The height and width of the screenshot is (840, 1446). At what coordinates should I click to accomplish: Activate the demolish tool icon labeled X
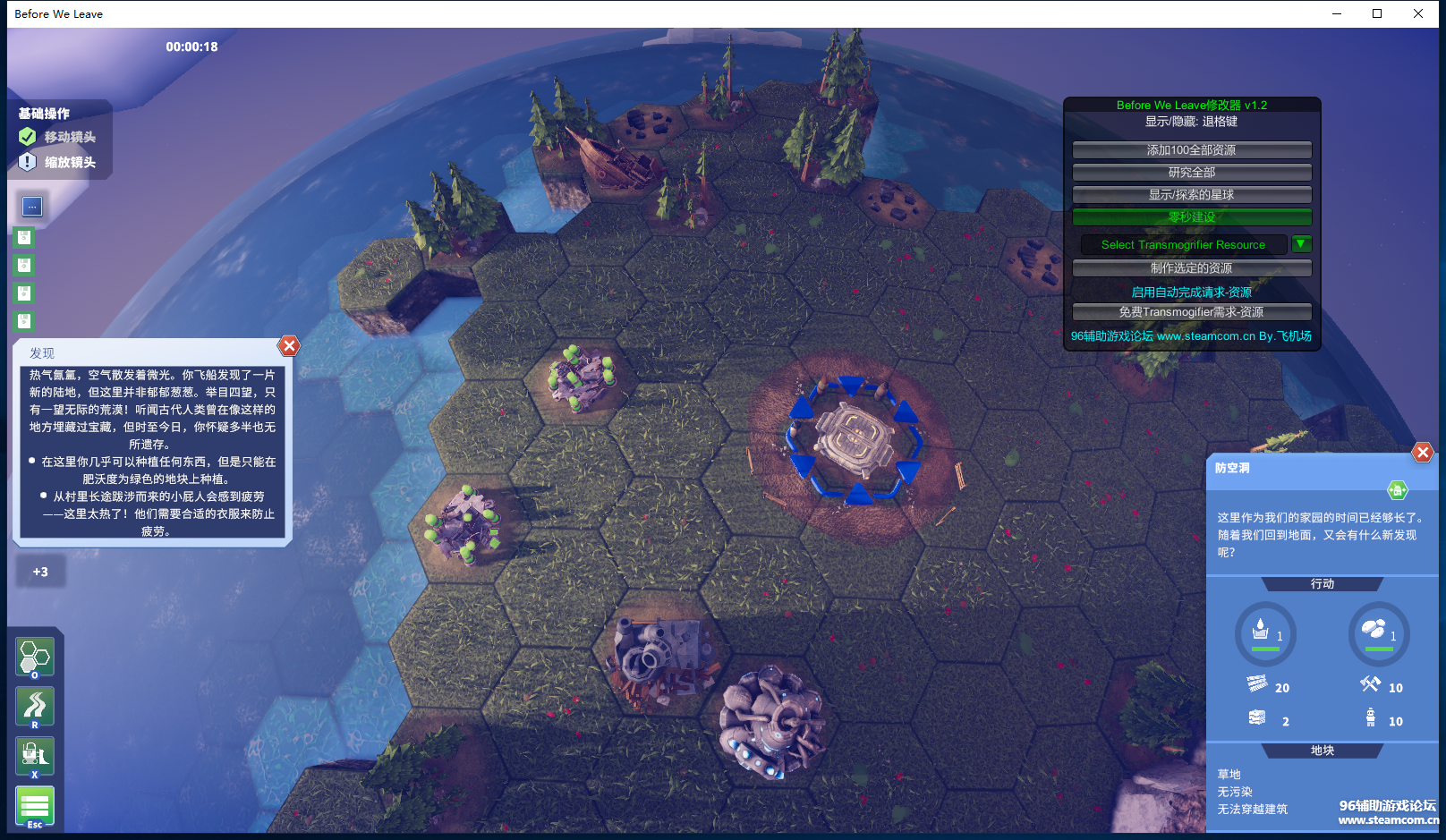[35, 757]
